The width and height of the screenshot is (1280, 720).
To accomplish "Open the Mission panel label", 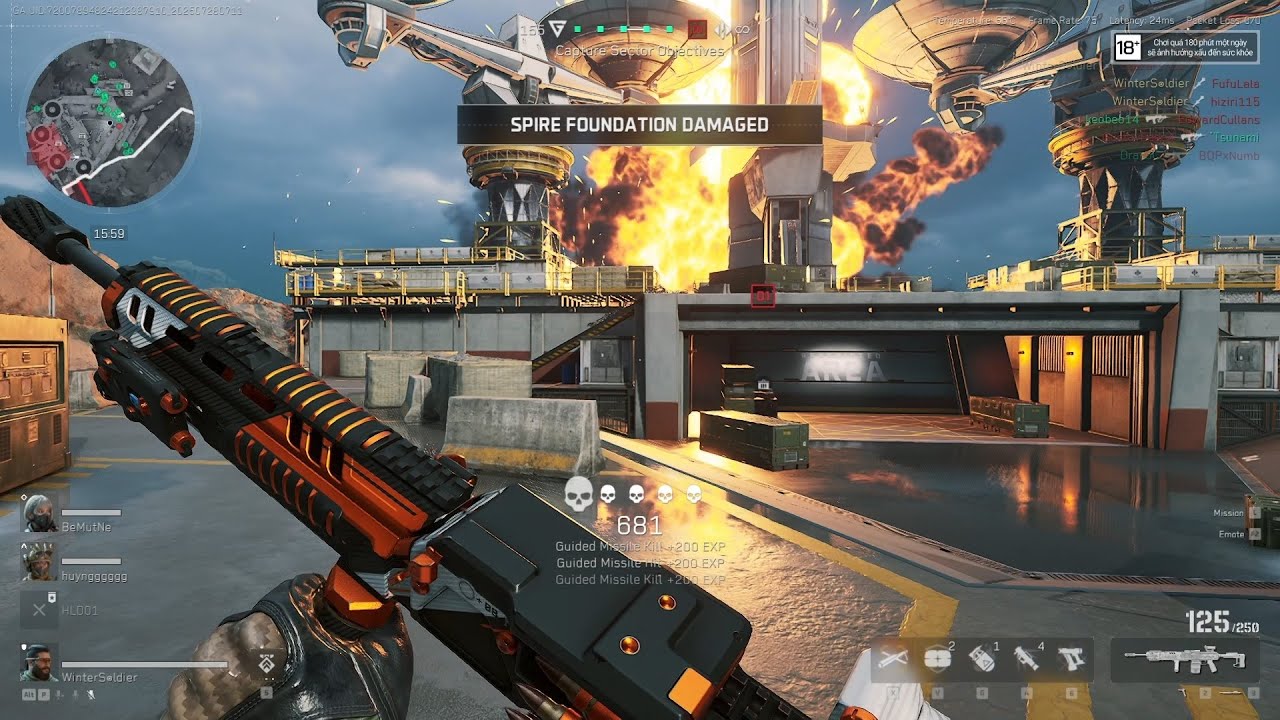I will pos(1229,513).
